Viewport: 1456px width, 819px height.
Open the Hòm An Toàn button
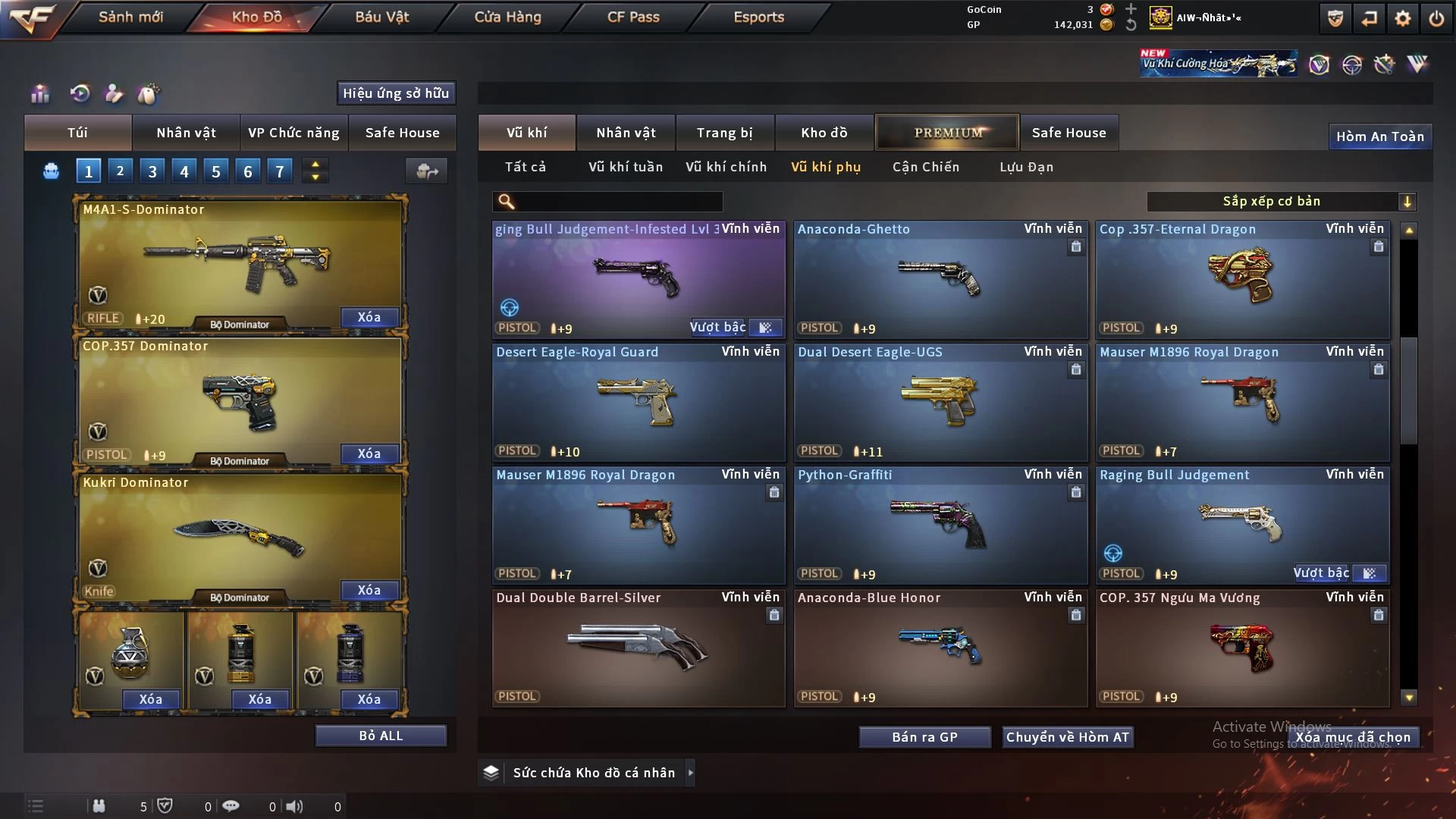[x=1379, y=136]
